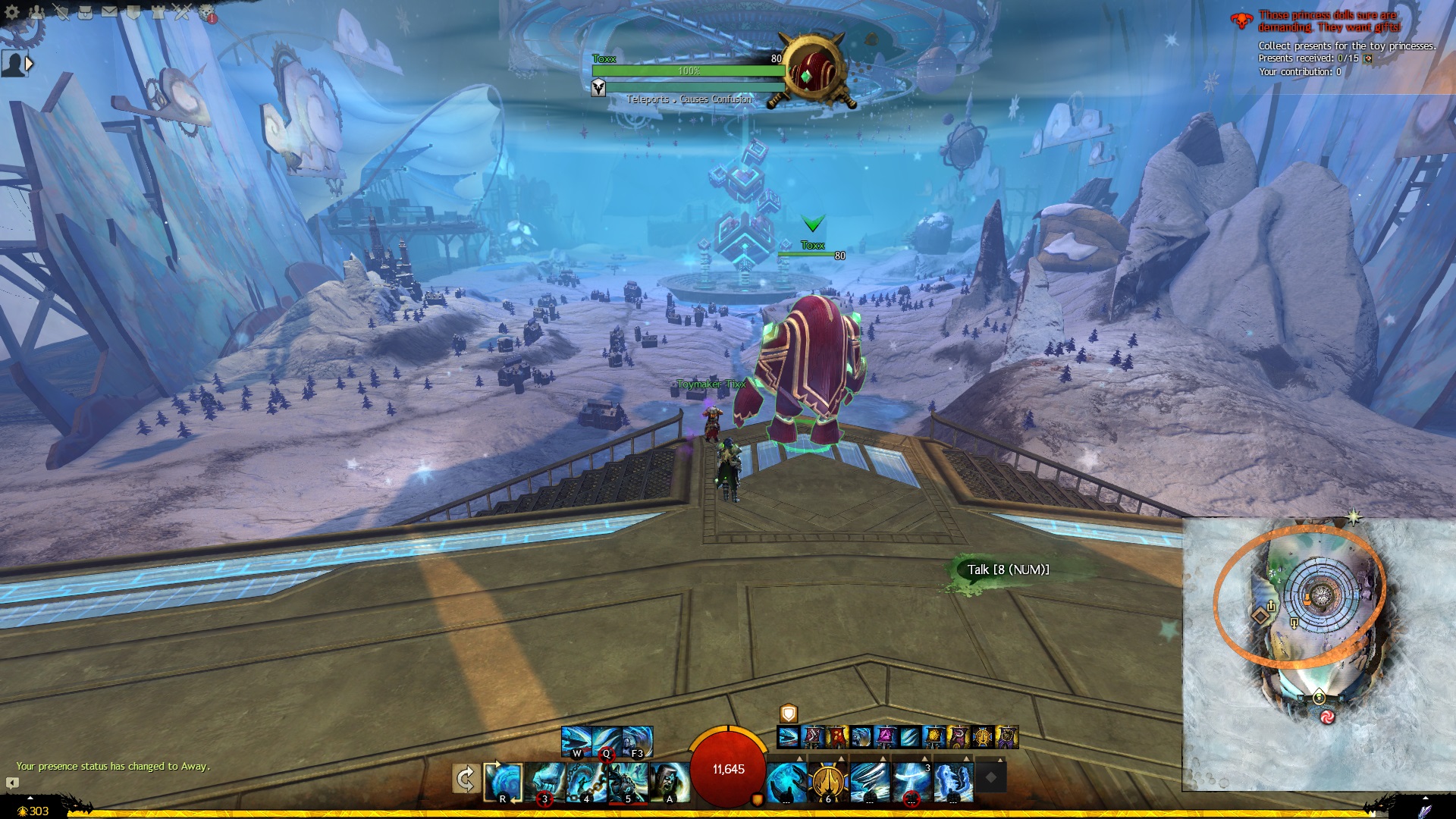Viewport: 1456px width, 819px height.
Task: Activate the F3 profession skill
Action: point(637,741)
